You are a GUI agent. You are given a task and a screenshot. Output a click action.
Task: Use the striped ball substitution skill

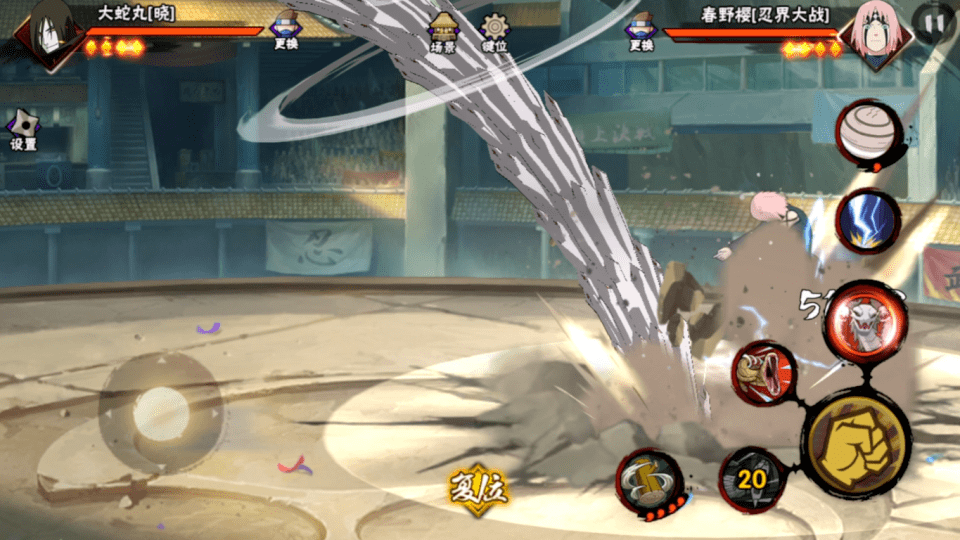pos(869,134)
